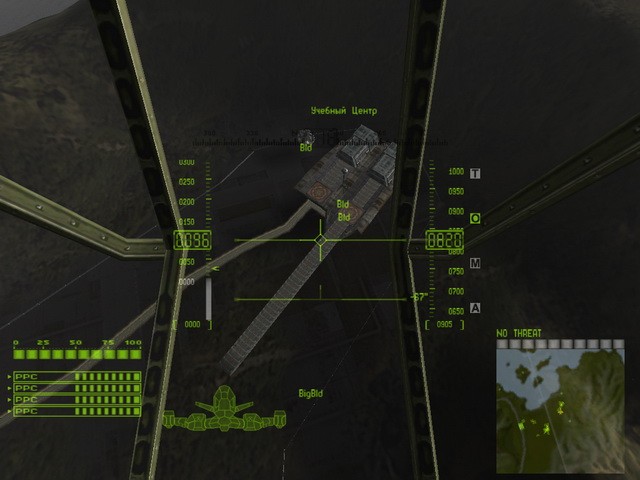
Task: Select the T indicator box
Action: [475, 173]
